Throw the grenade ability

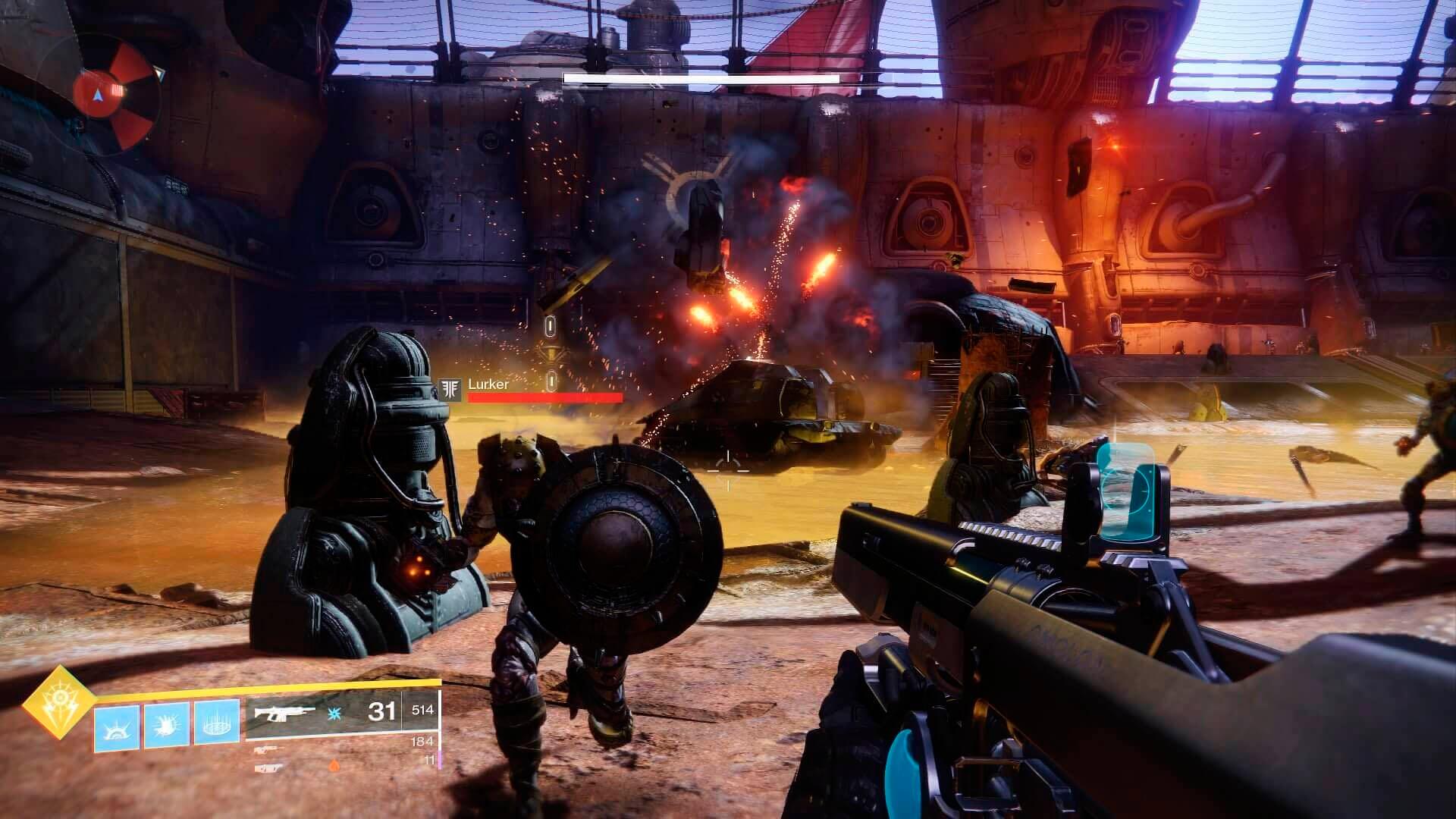[117, 727]
